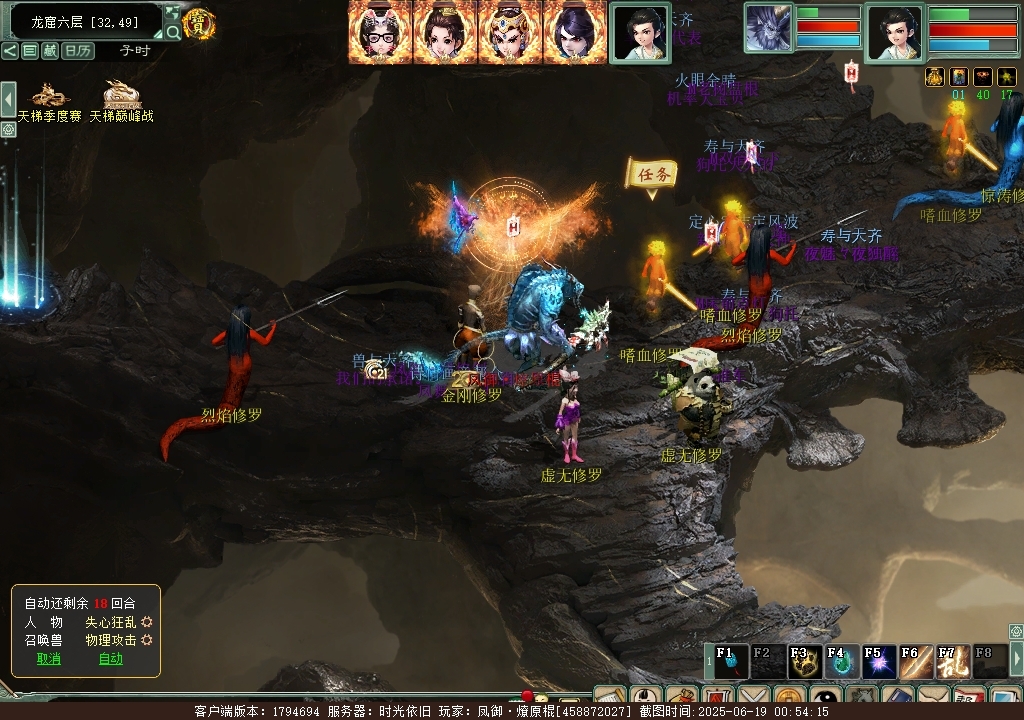Open the magnifying glass search button
Viewport: 1024px width, 720px height.
173,33
